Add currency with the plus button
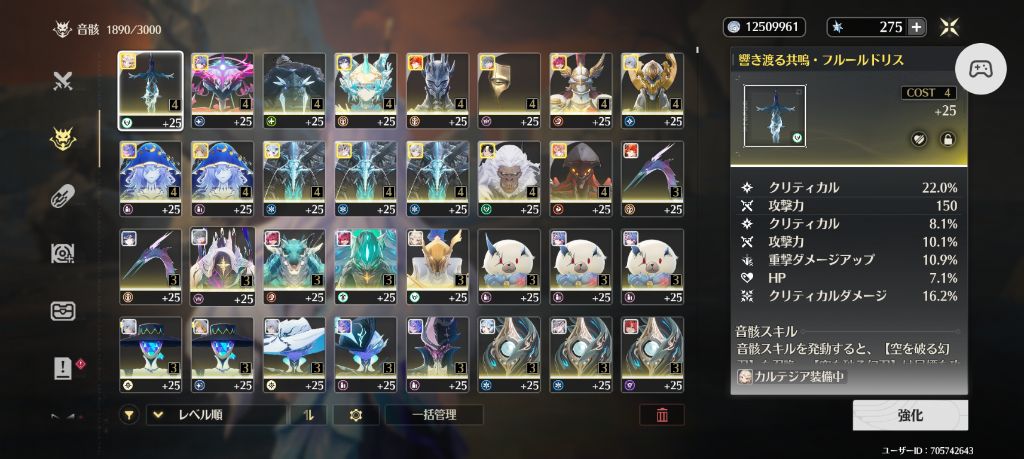This screenshot has width=1024, height=459. 916,27
